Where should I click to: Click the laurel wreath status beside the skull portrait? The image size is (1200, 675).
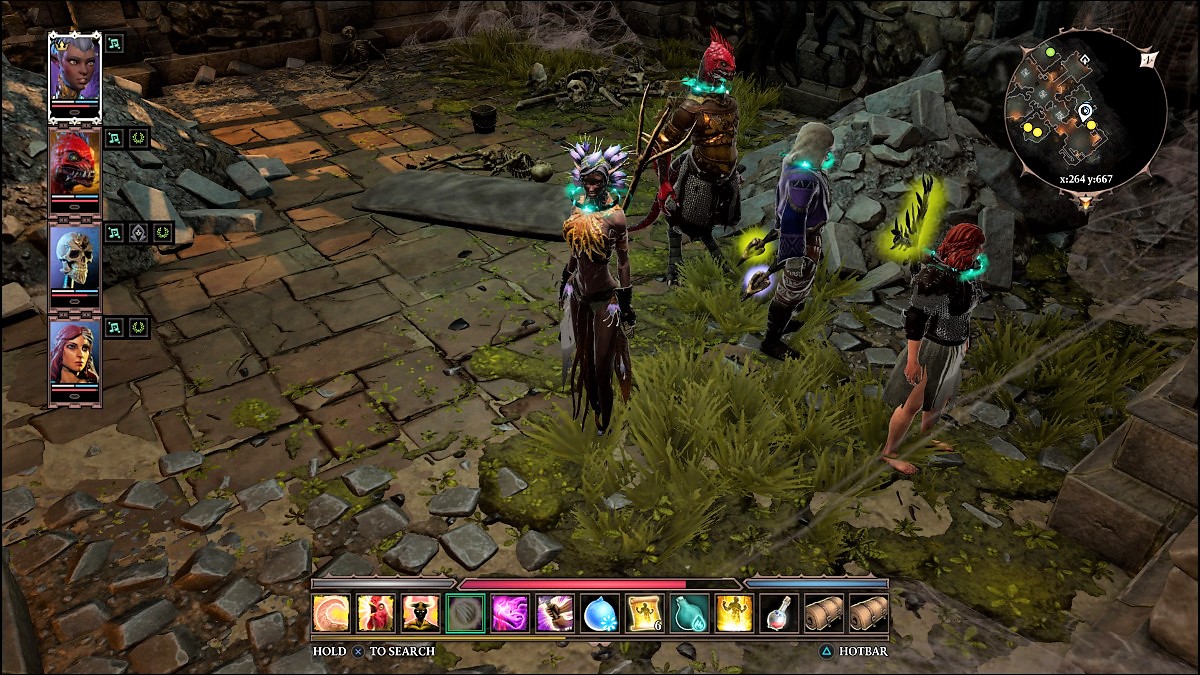coord(163,233)
